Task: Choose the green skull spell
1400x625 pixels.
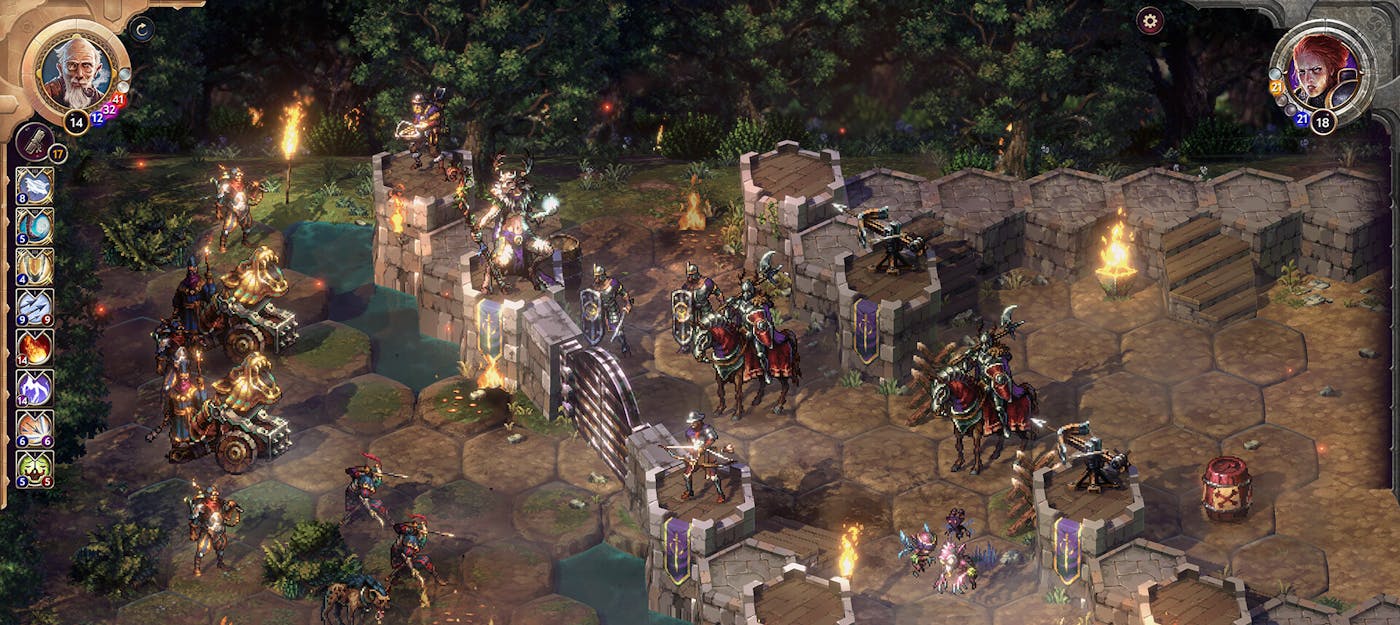Action: (35, 468)
